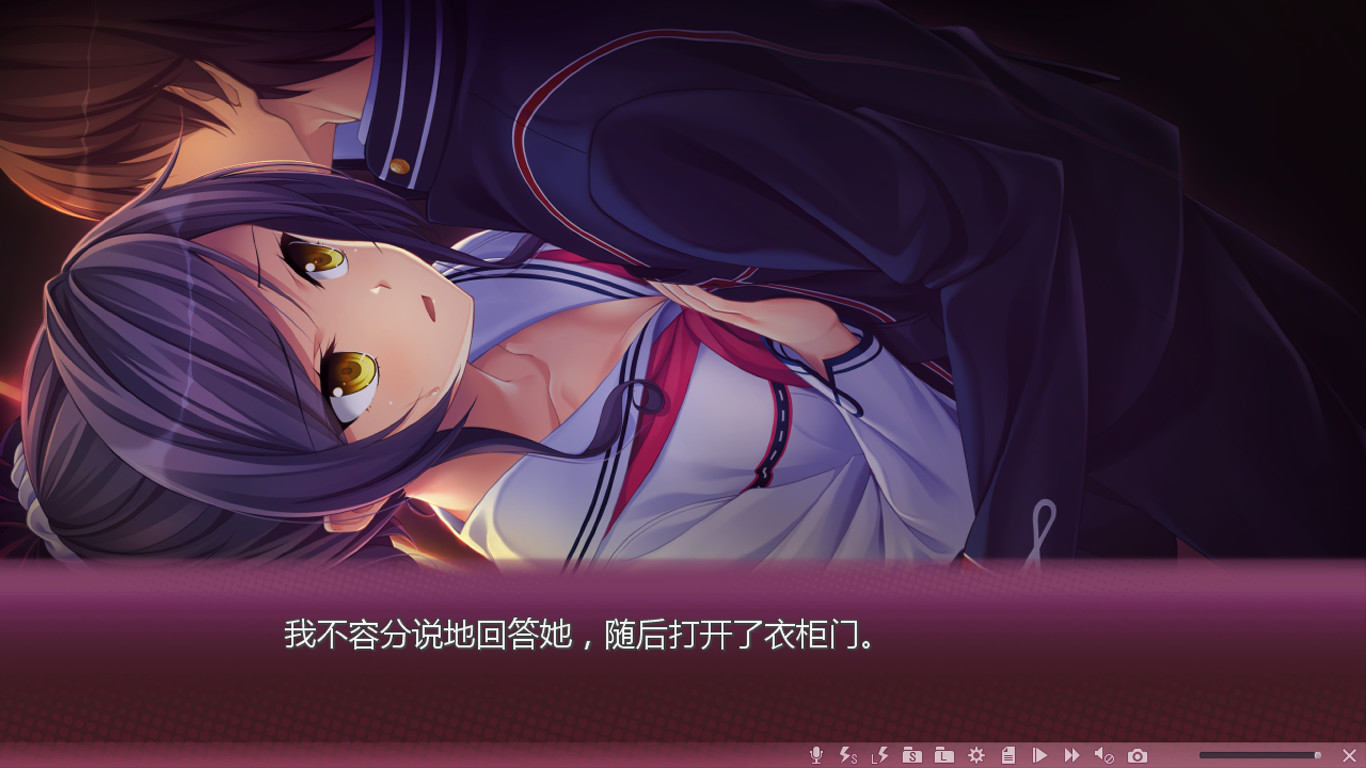Open game settings with the gear icon
Screen dimensions: 1366x768
(x=977, y=757)
